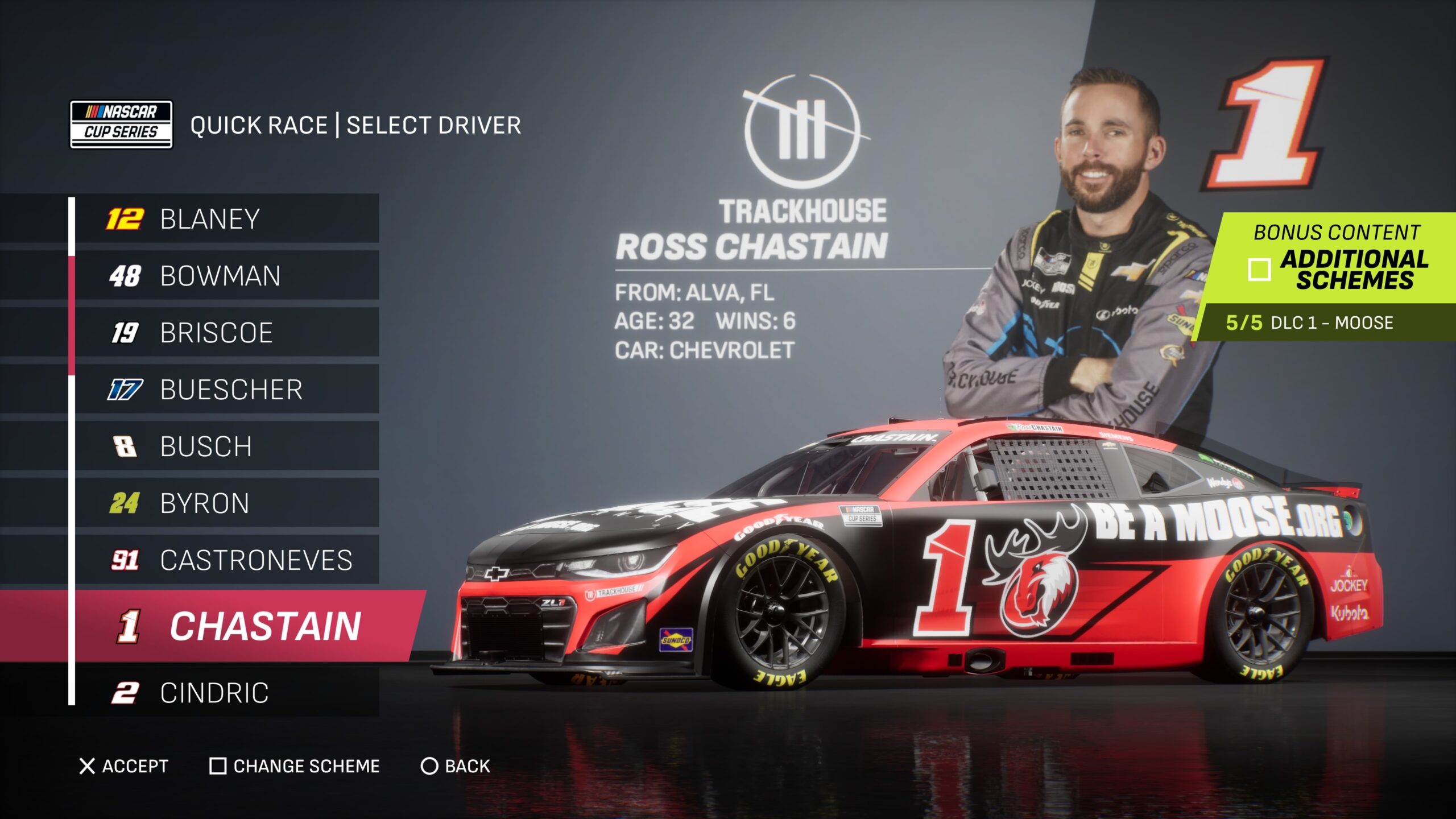Select Byron number 24 driver
1456x819 pixels.
(x=227, y=503)
